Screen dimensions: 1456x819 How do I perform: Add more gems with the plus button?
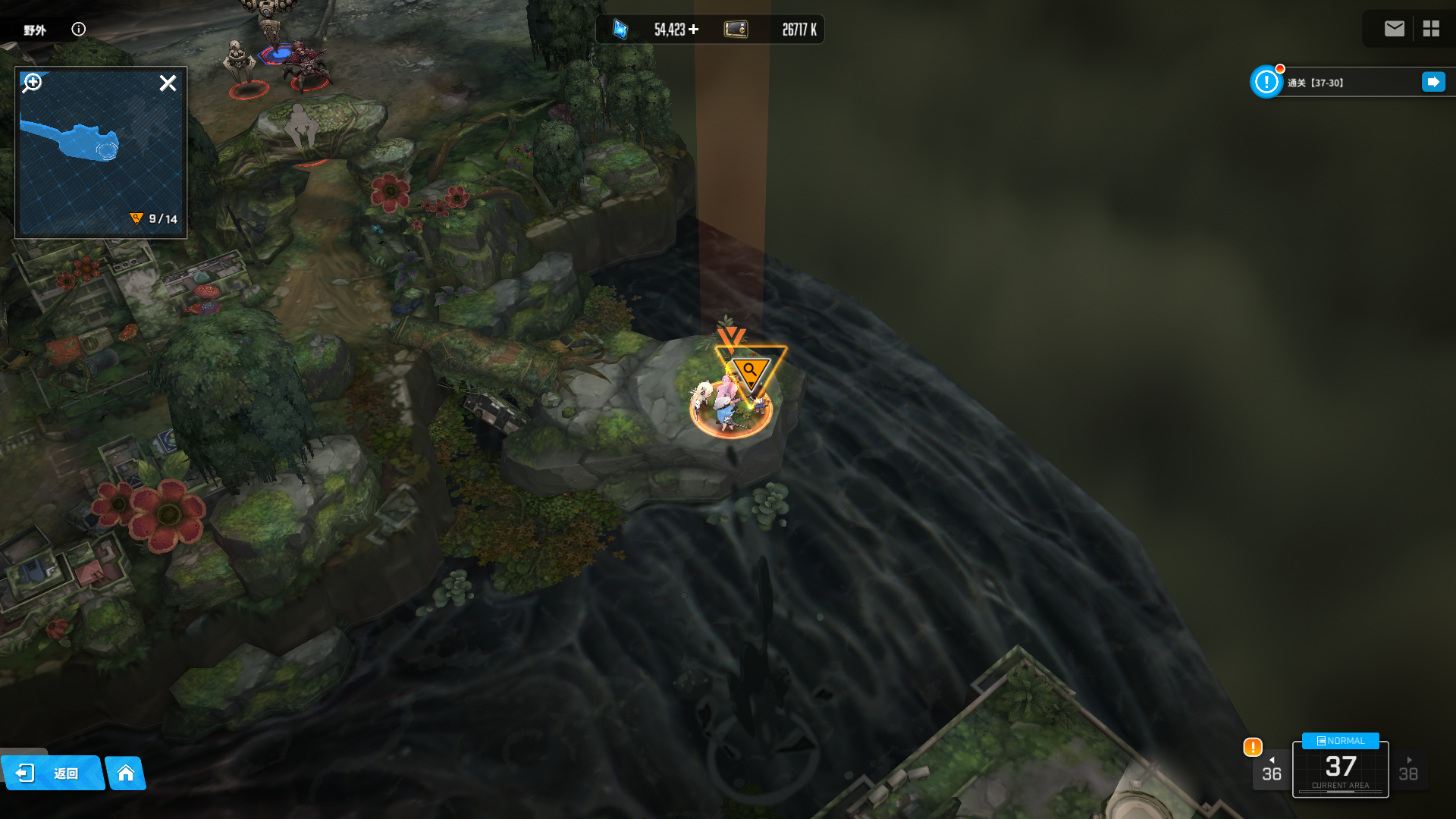click(694, 30)
